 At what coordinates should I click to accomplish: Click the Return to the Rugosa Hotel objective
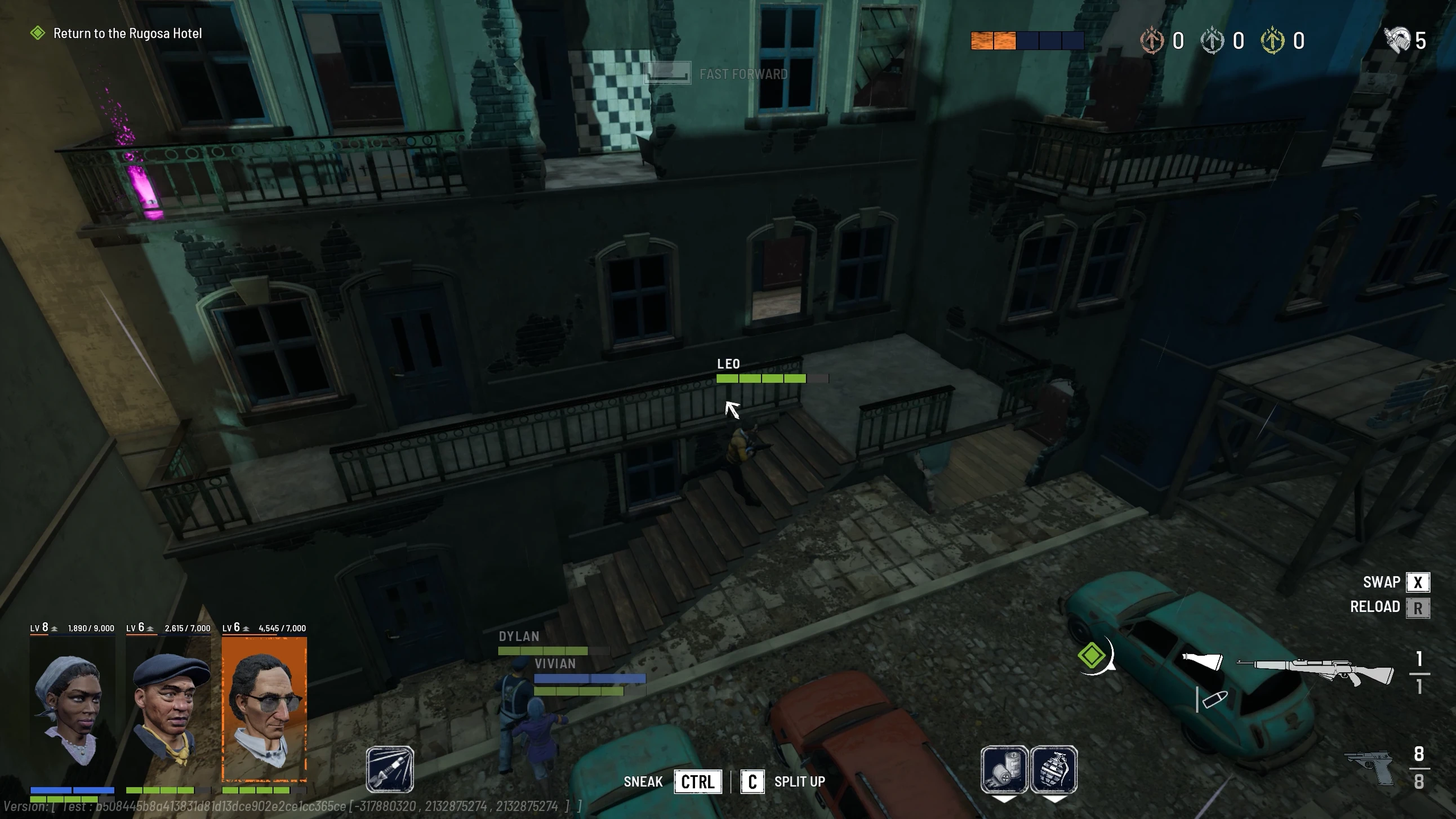tap(127, 33)
